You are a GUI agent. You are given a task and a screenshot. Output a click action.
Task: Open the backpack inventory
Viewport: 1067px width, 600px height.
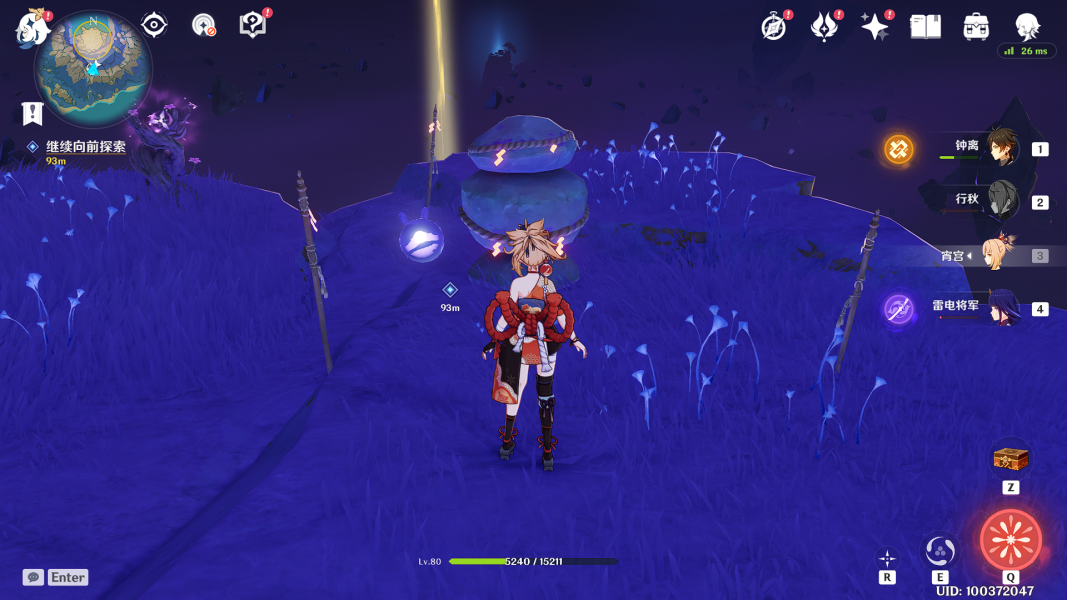point(976,27)
